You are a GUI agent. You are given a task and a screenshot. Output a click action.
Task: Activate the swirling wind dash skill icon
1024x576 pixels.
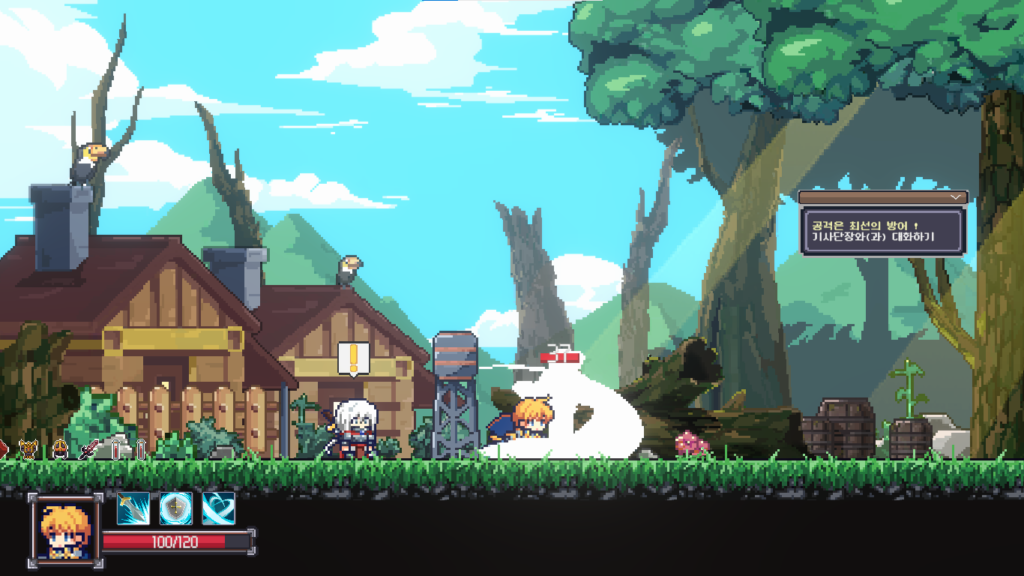(x=219, y=509)
